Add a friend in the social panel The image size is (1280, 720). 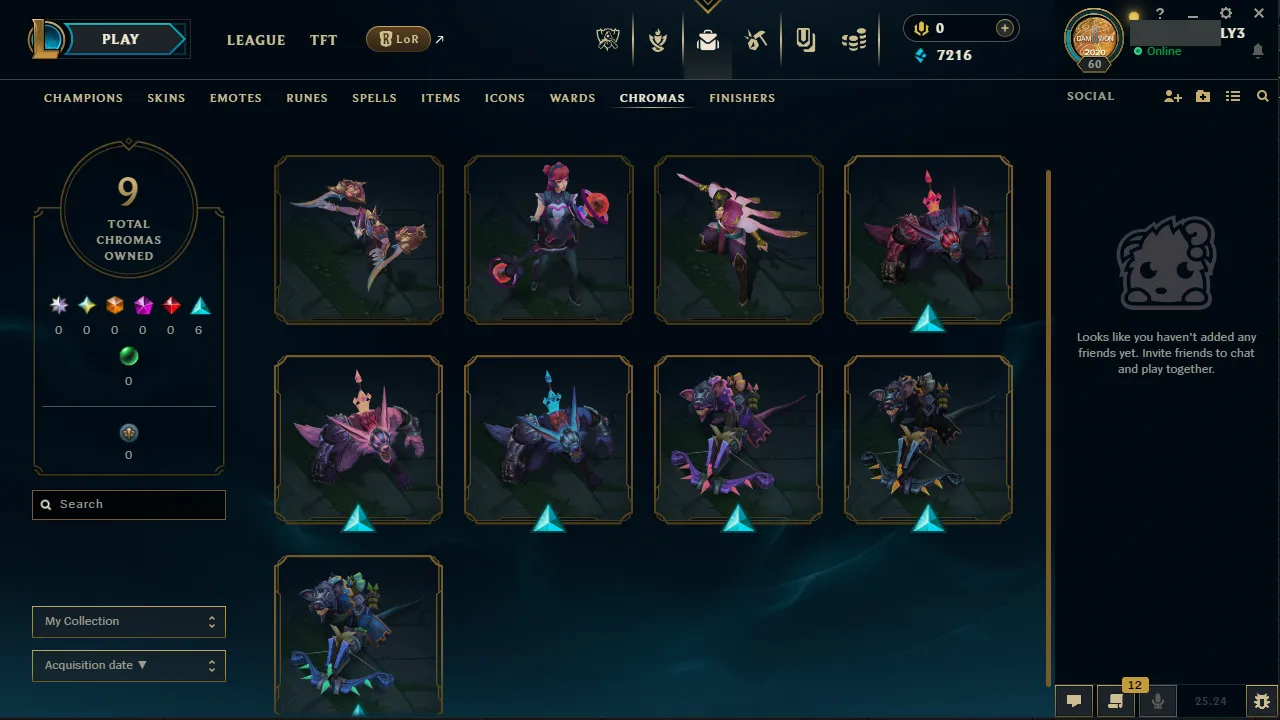(1172, 96)
